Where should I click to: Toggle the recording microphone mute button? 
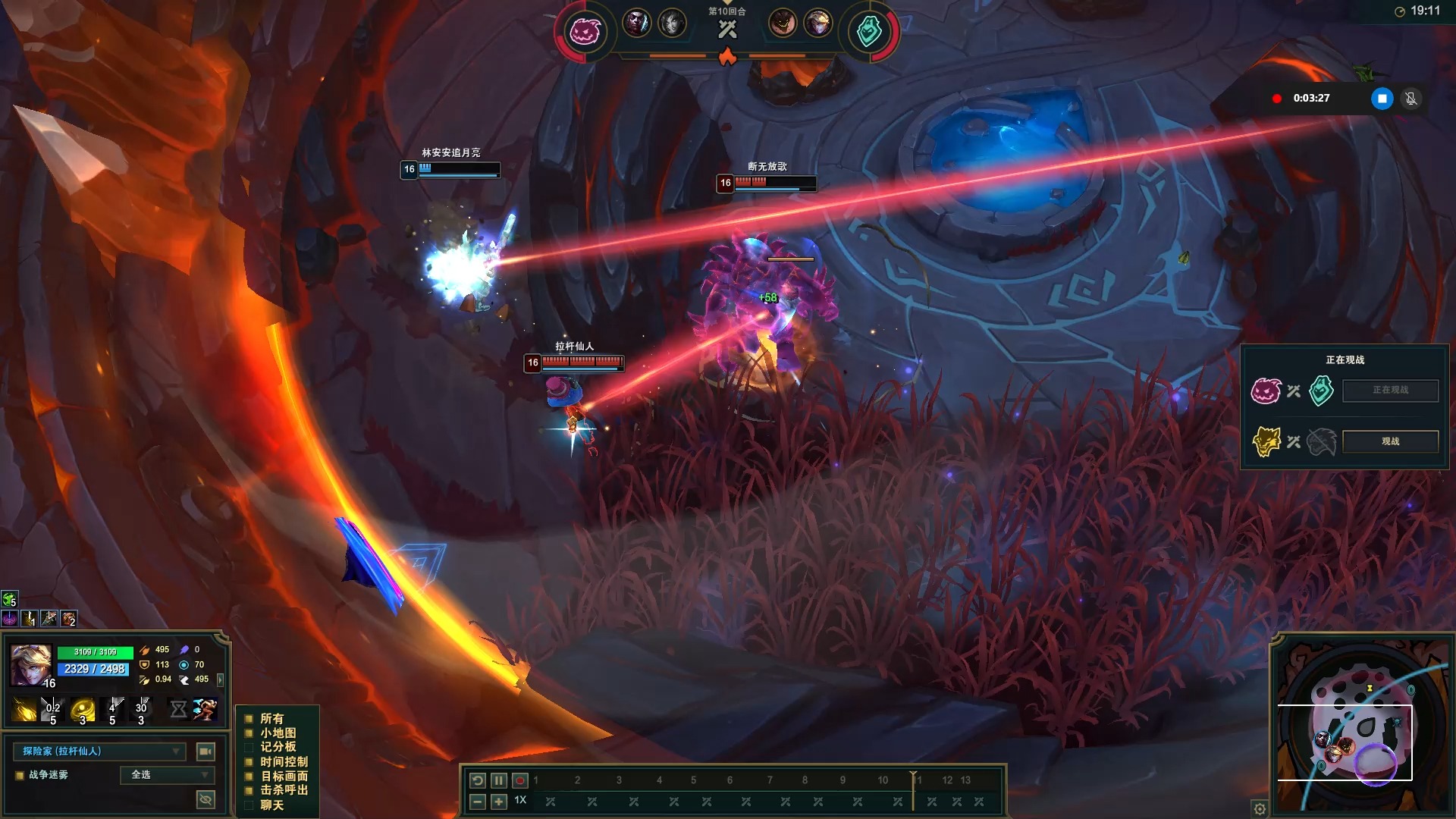1410,99
